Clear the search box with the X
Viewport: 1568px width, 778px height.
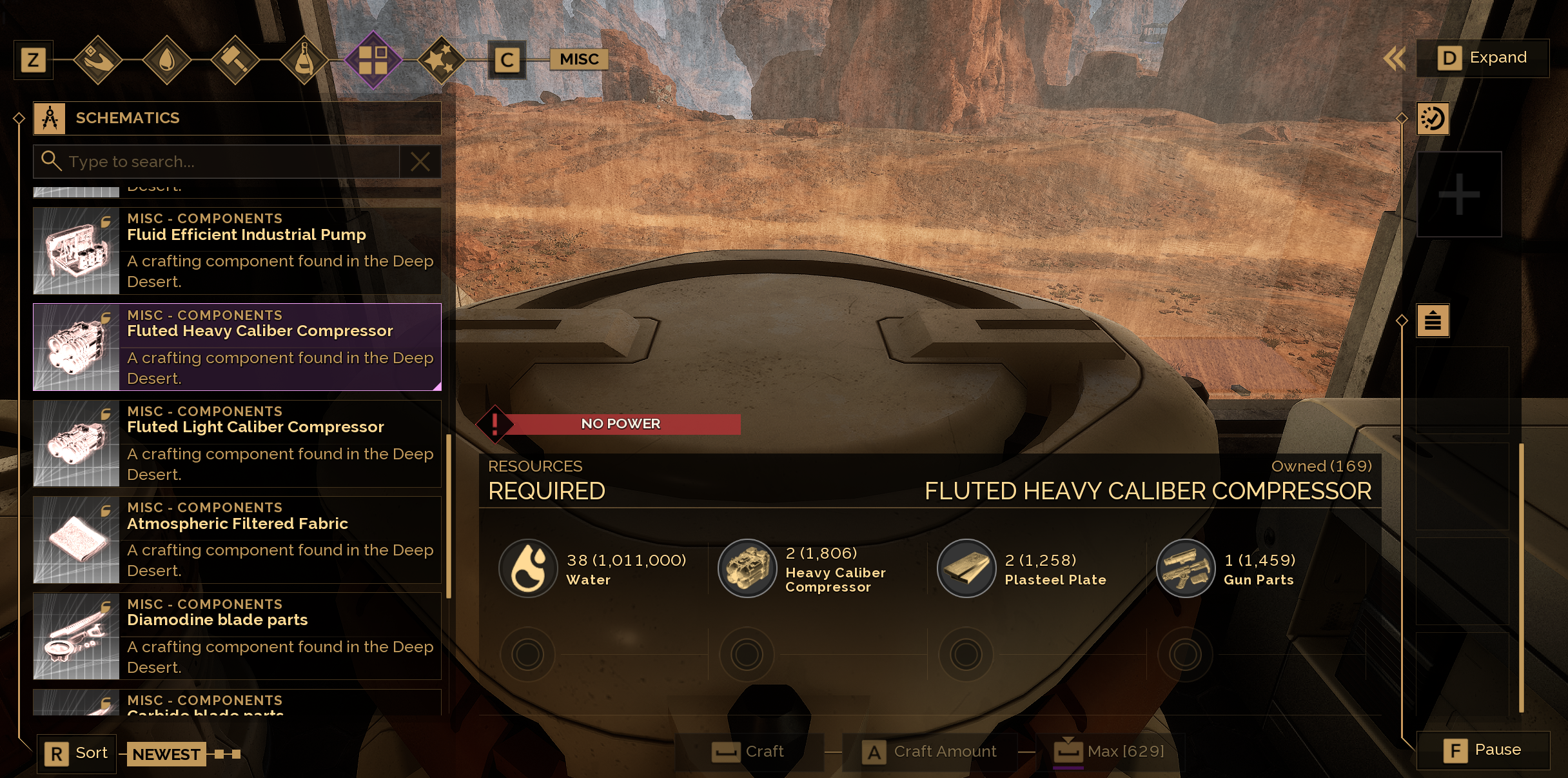(420, 161)
